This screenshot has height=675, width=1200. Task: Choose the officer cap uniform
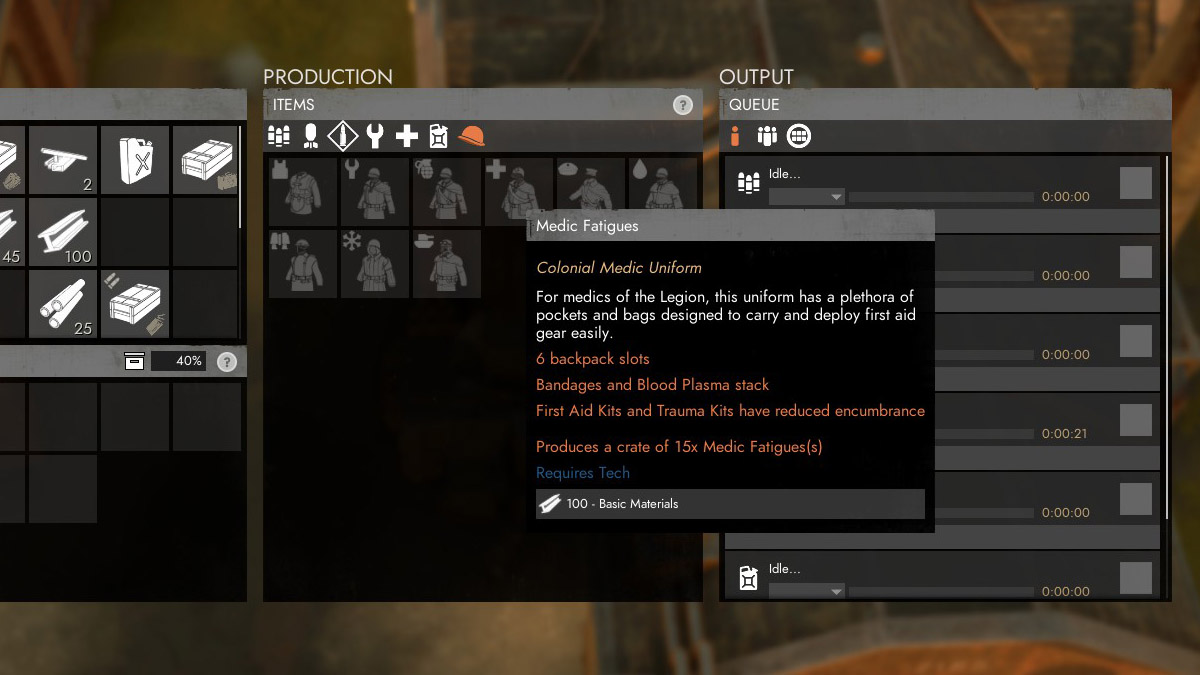click(590, 185)
